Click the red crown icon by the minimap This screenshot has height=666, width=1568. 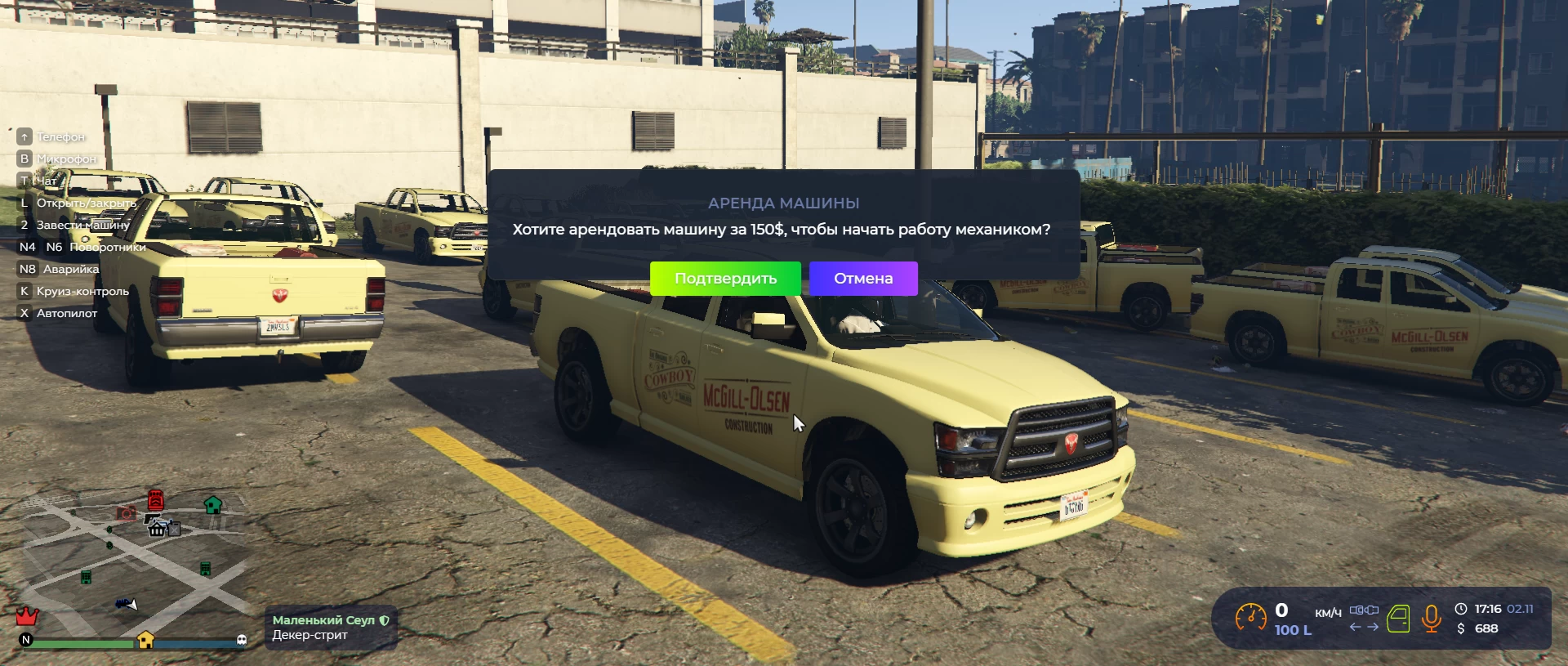click(x=28, y=615)
